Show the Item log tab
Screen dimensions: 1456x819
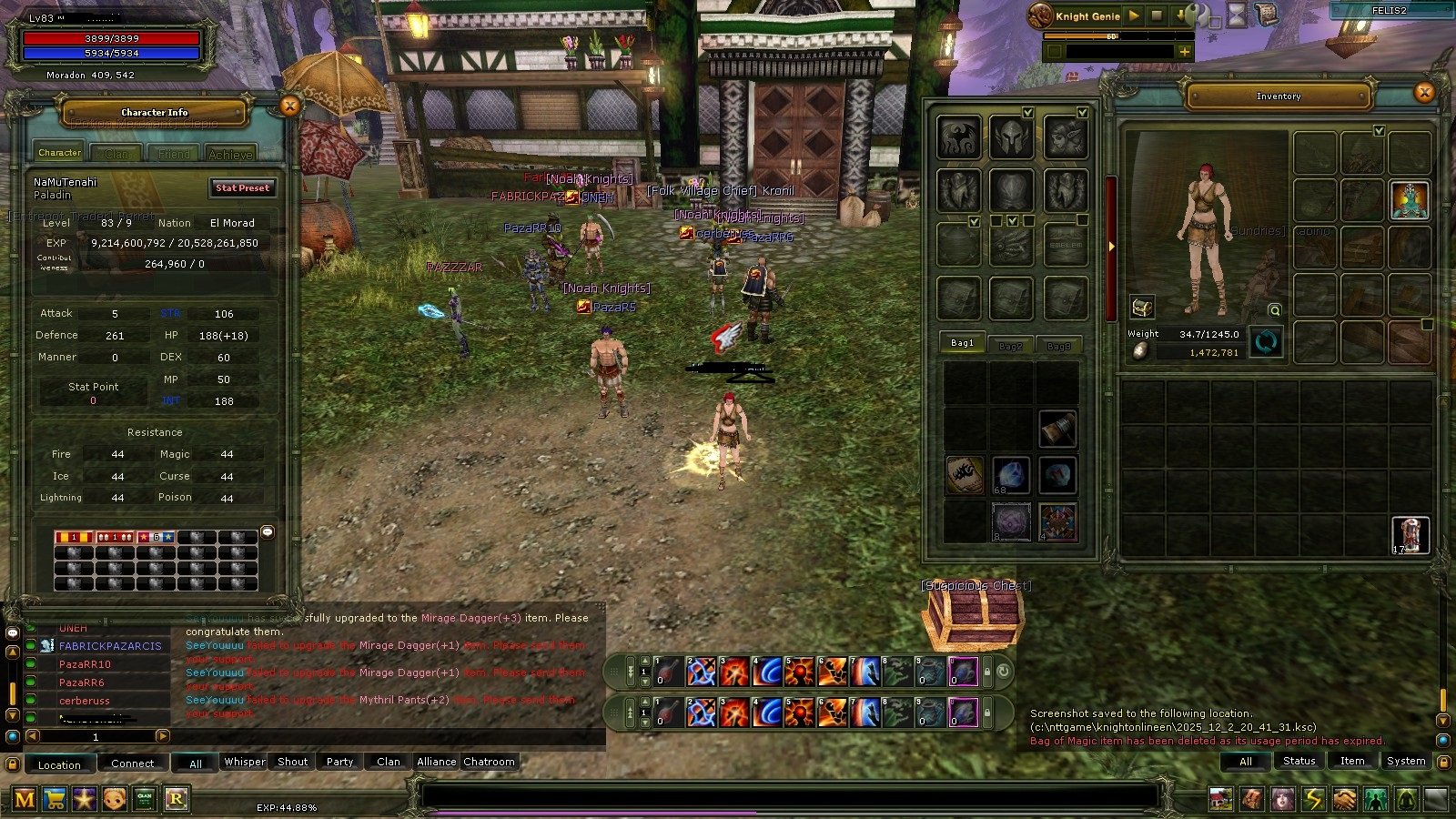coord(1351,761)
